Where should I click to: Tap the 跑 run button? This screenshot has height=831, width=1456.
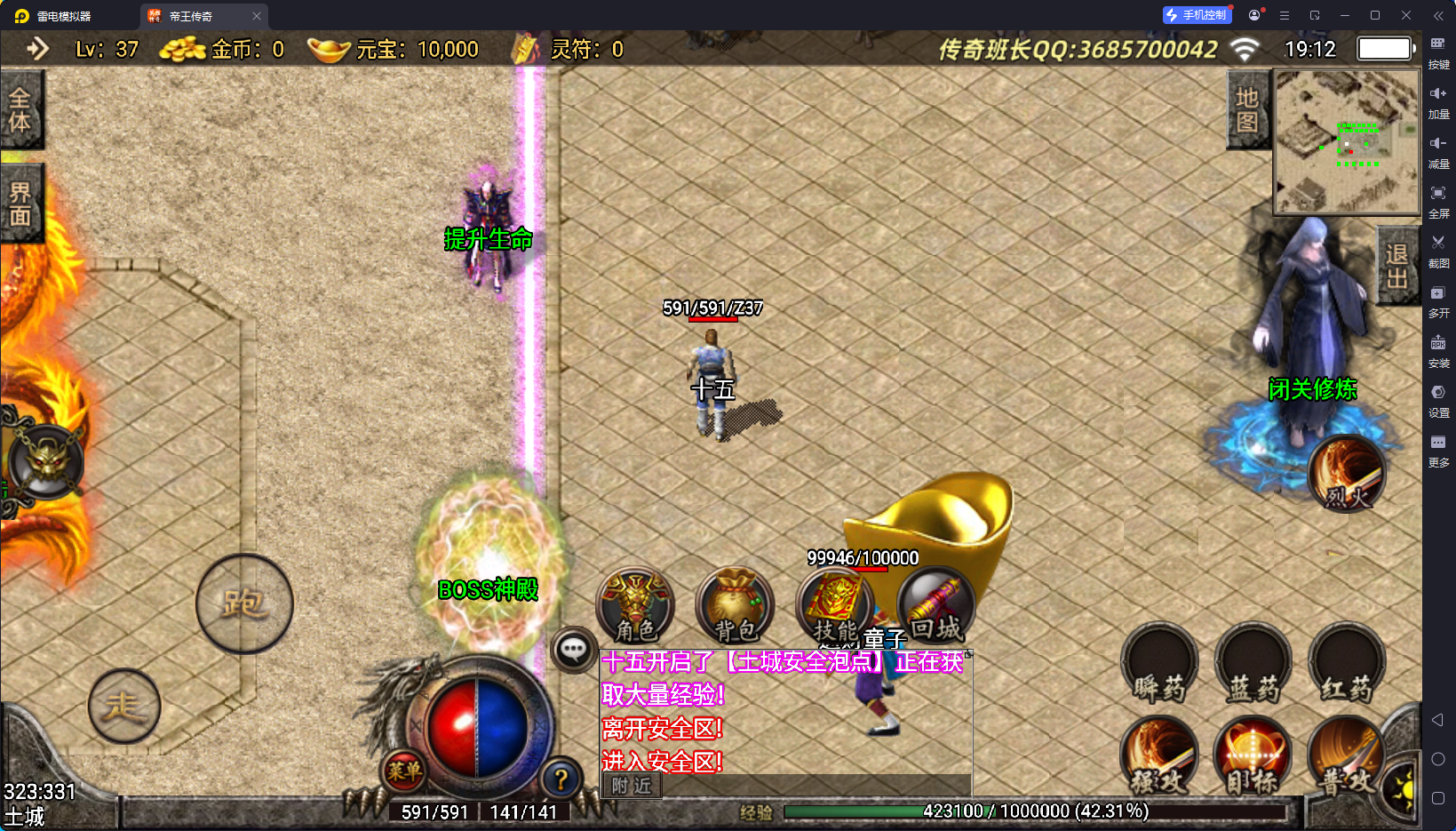pyautogui.click(x=244, y=603)
